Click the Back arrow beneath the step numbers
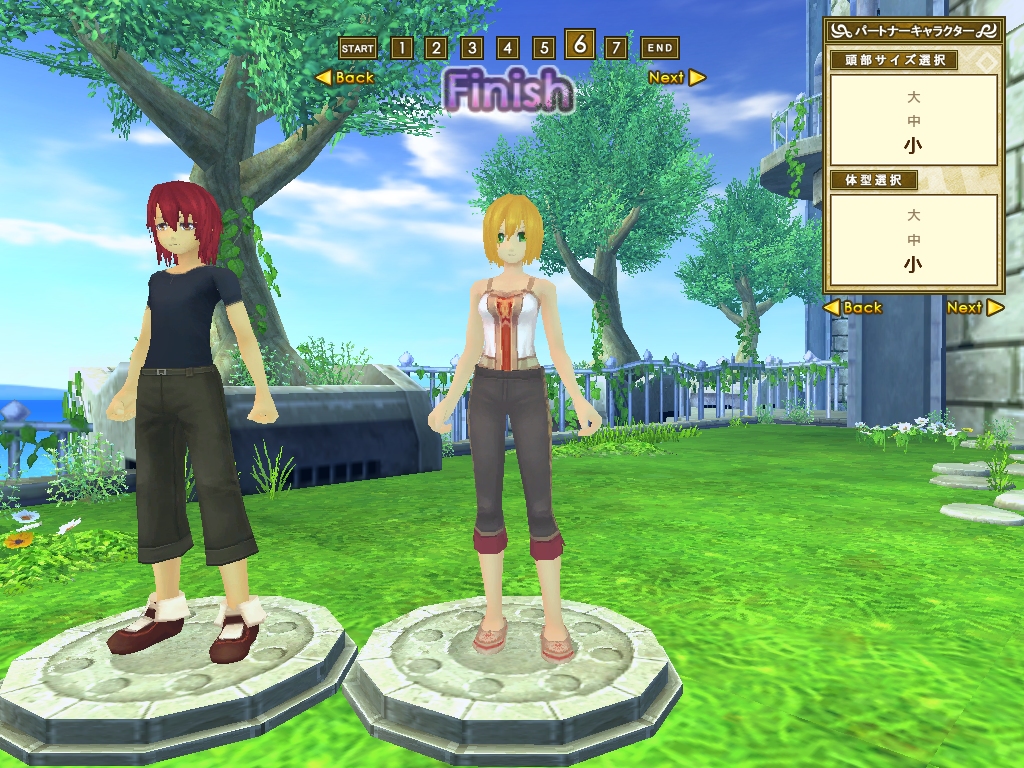This screenshot has height=768, width=1024. (345, 77)
